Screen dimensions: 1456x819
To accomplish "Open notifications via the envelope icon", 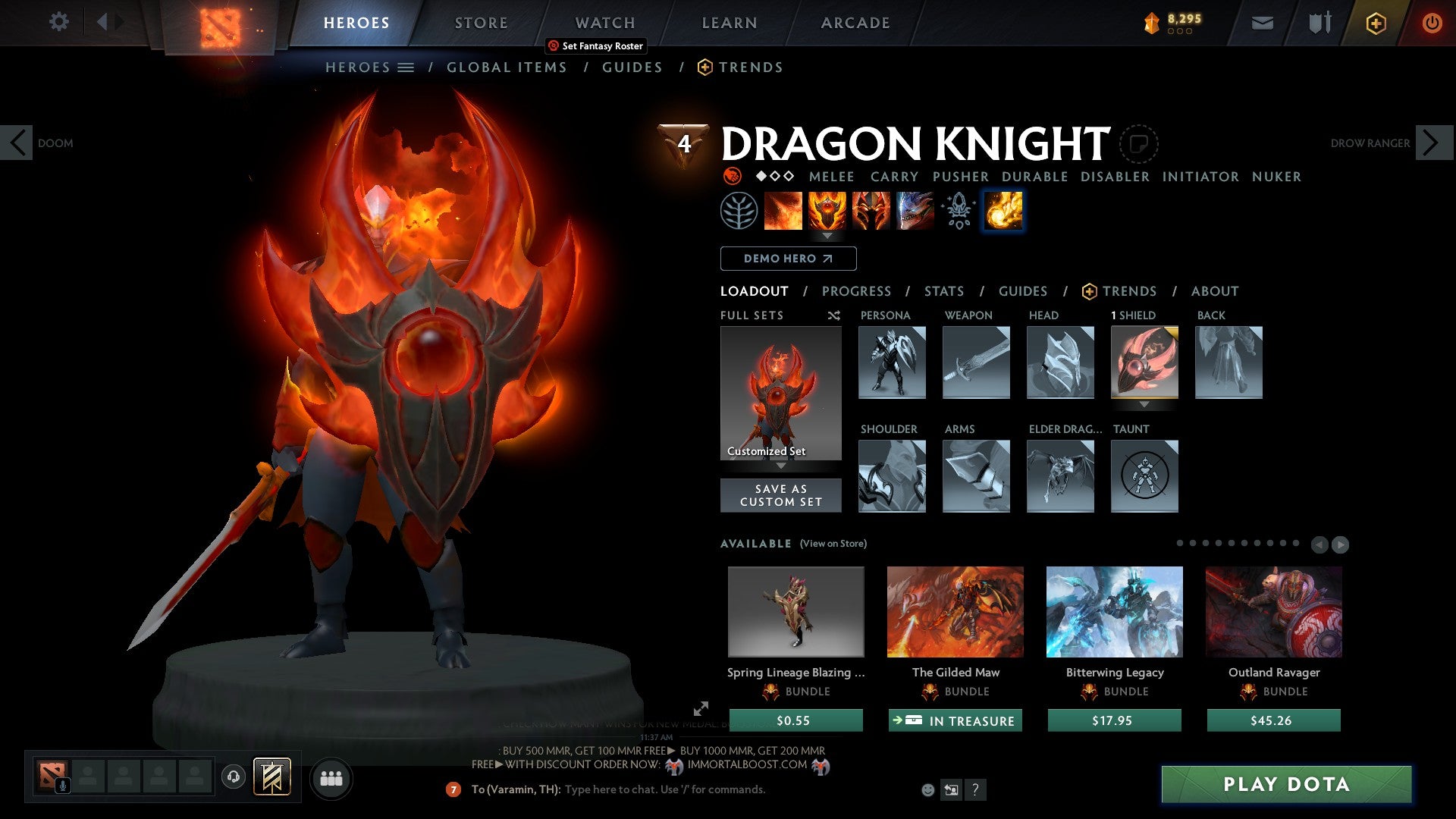I will (x=1263, y=23).
